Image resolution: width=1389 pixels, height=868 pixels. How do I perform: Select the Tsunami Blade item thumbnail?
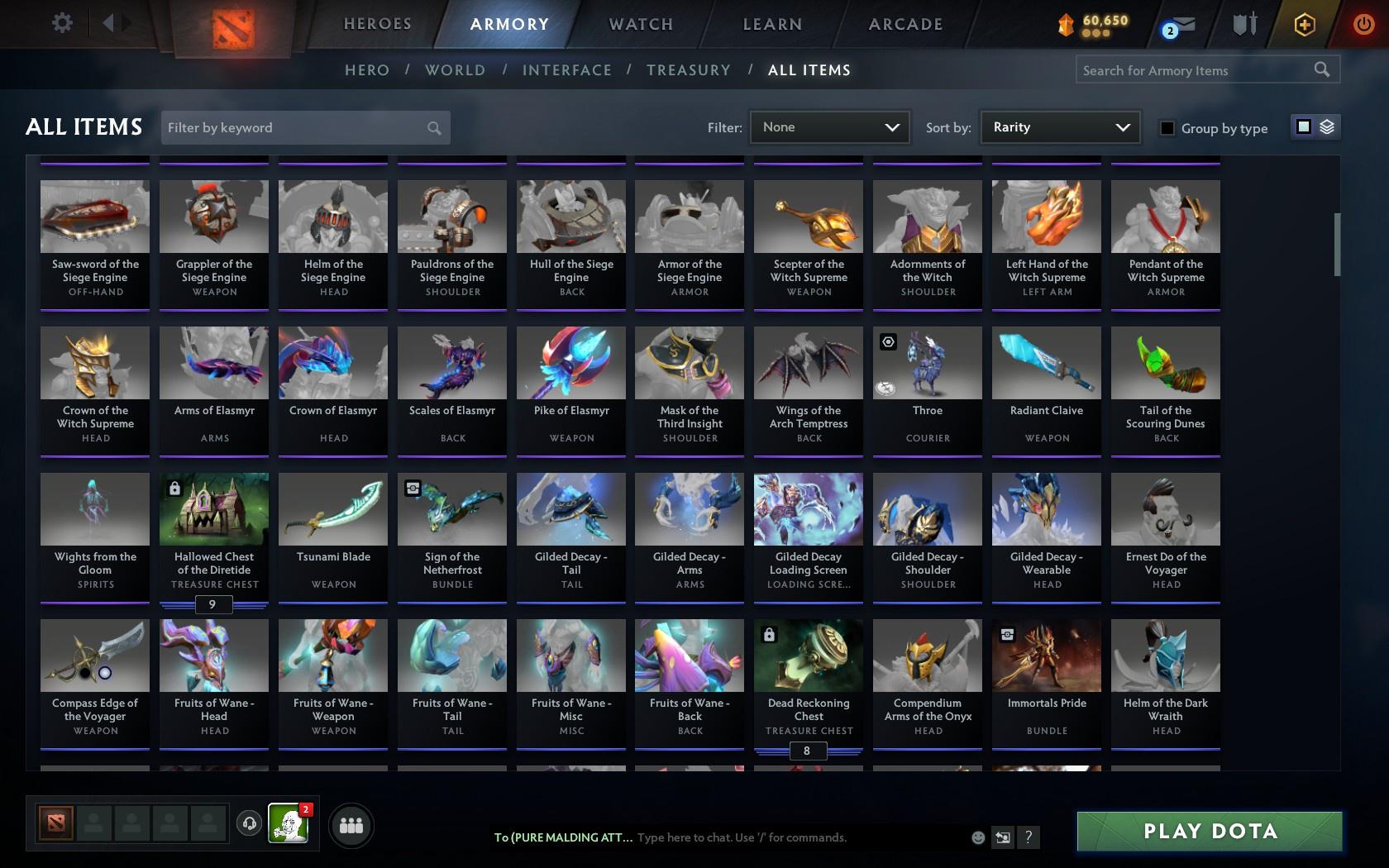click(332, 508)
